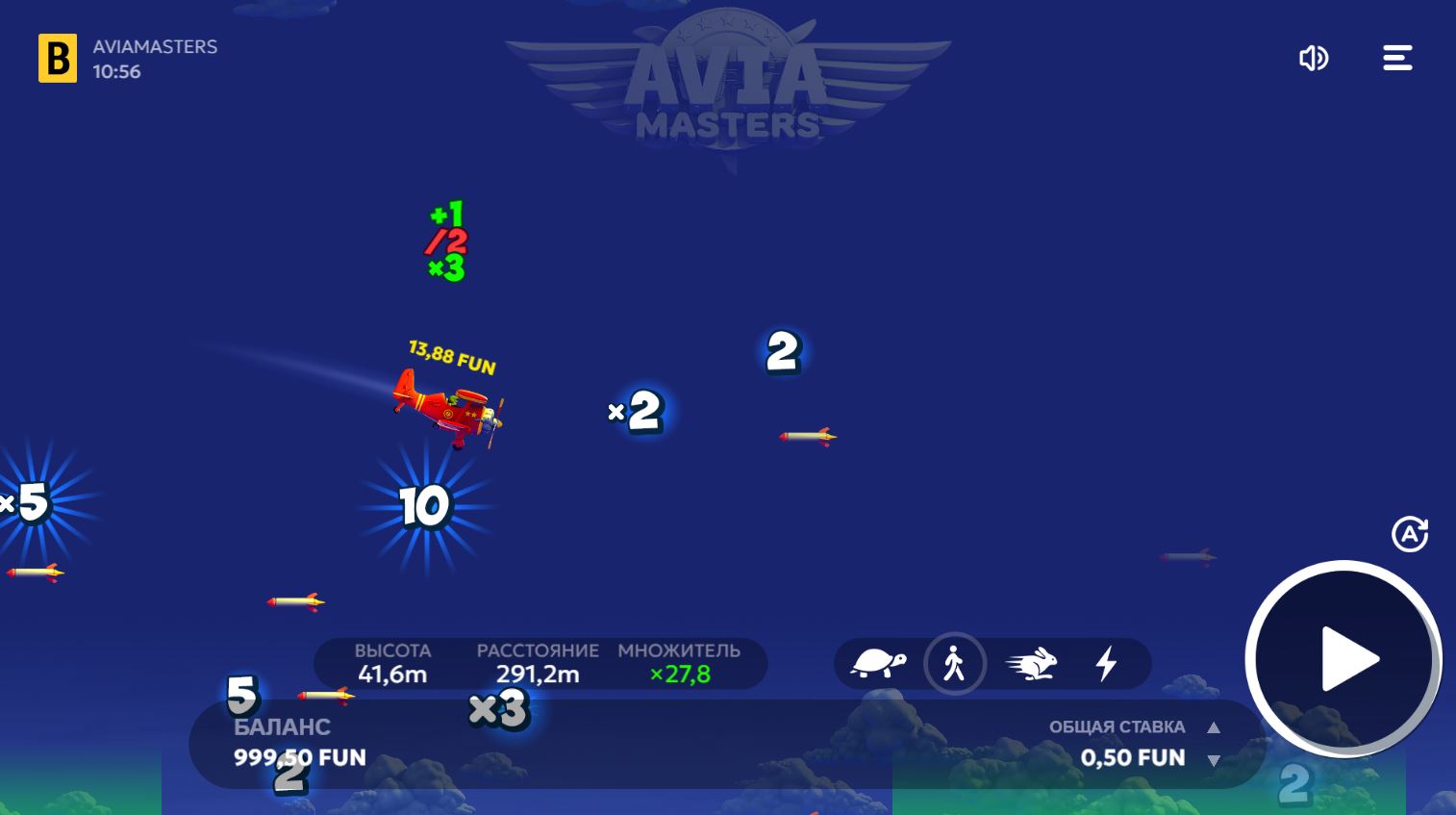This screenshot has width=1456, height=815.
Task: Decrease the total bet with the down arrow
Action: pos(1214,761)
